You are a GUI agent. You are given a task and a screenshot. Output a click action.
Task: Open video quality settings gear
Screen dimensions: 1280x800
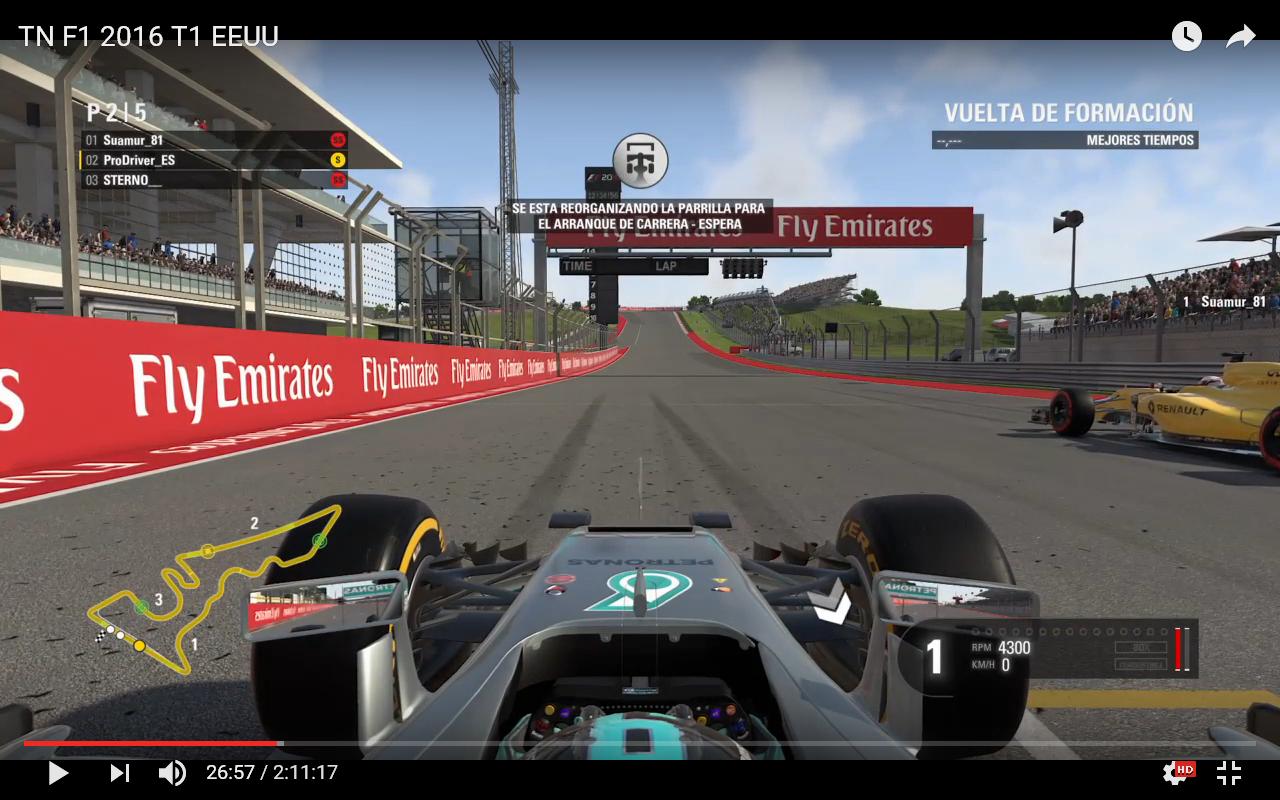pyautogui.click(x=1175, y=773)
